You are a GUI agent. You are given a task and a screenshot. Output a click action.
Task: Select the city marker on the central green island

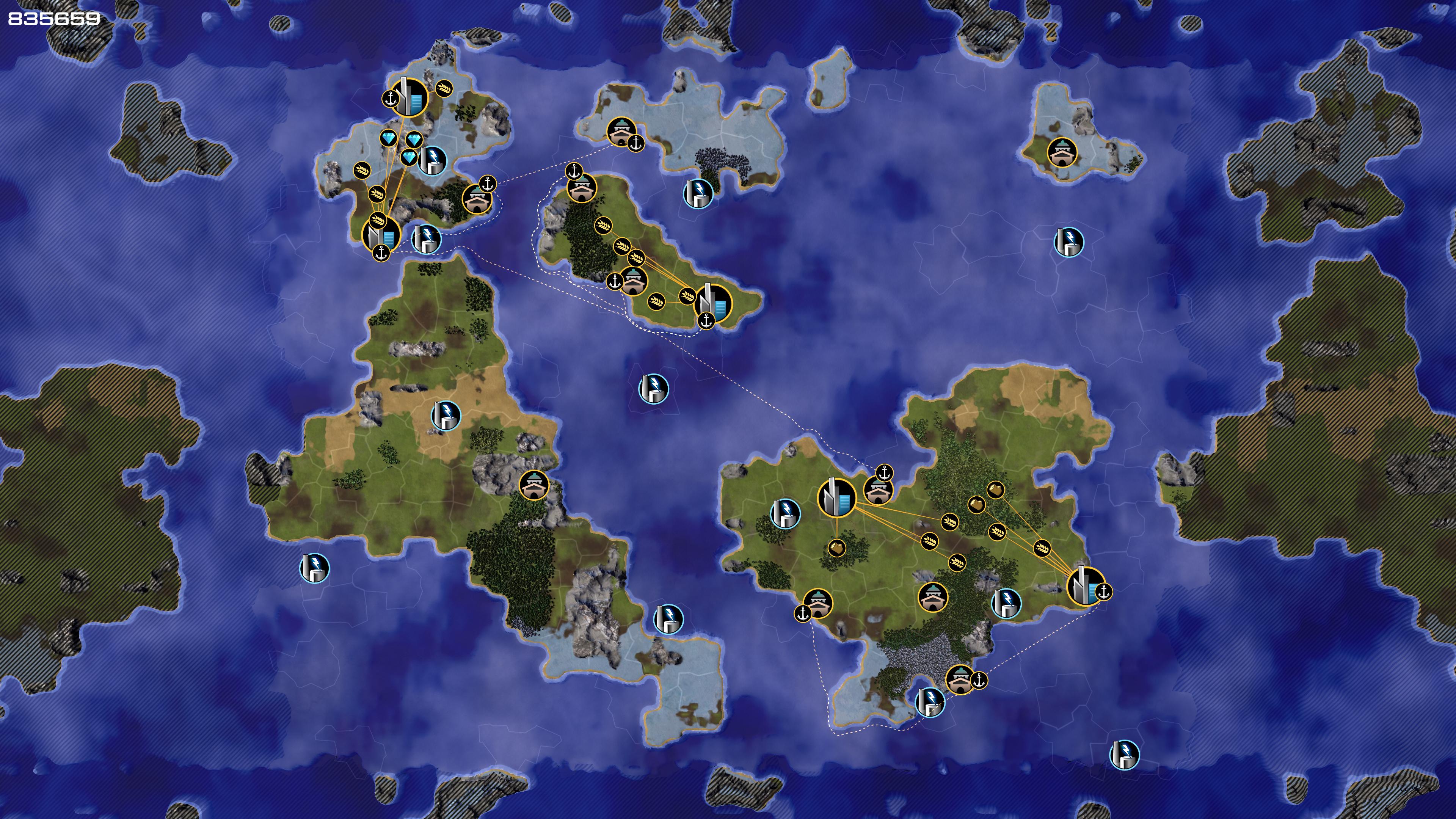[x=713, y=303]
